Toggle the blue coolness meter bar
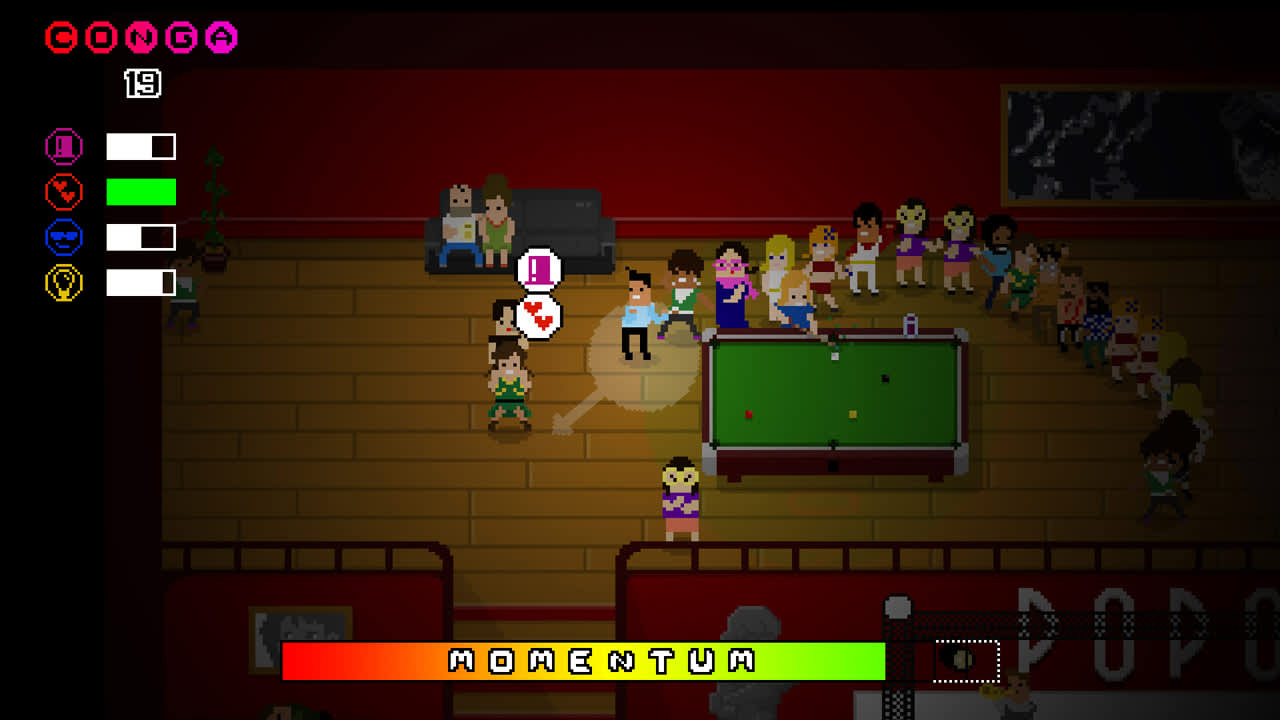This screenshot has width=1280, height=720. click(x=140, y=237)
